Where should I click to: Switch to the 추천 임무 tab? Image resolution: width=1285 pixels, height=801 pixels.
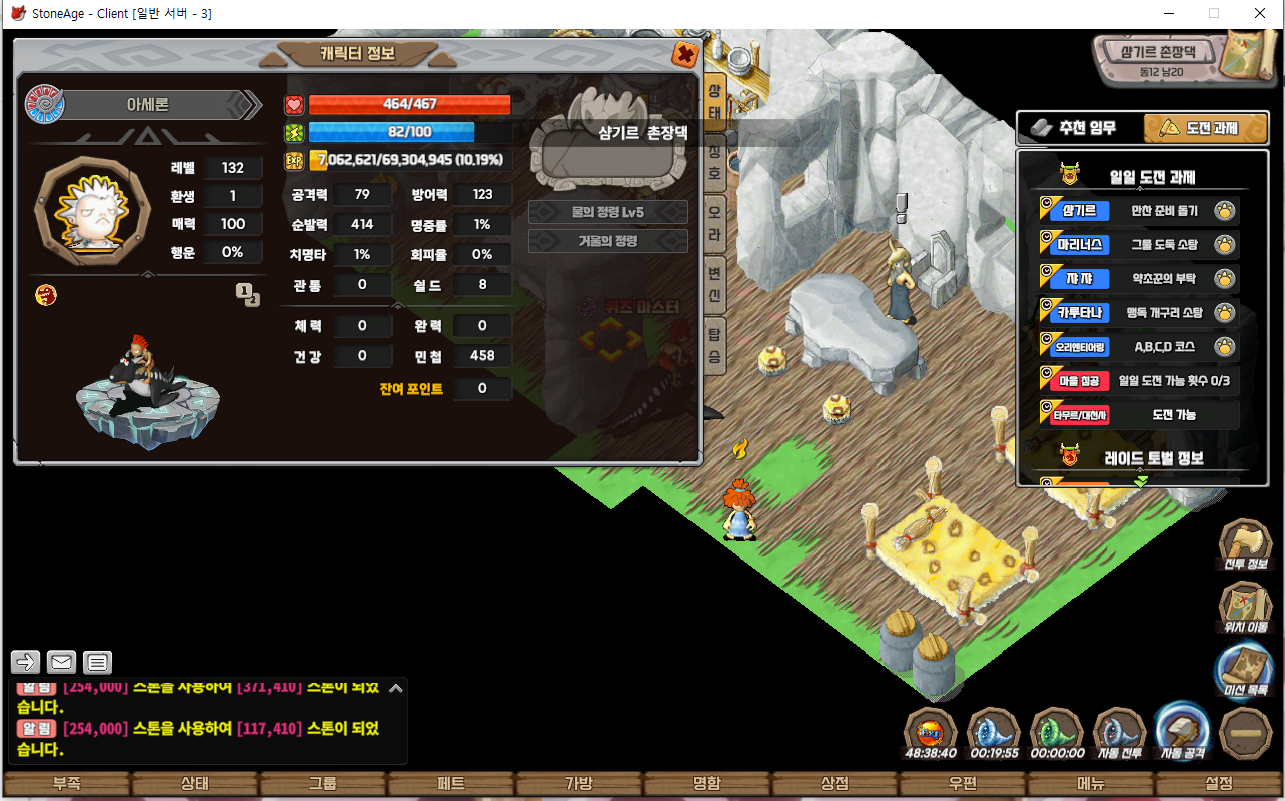pos(1076,128)
